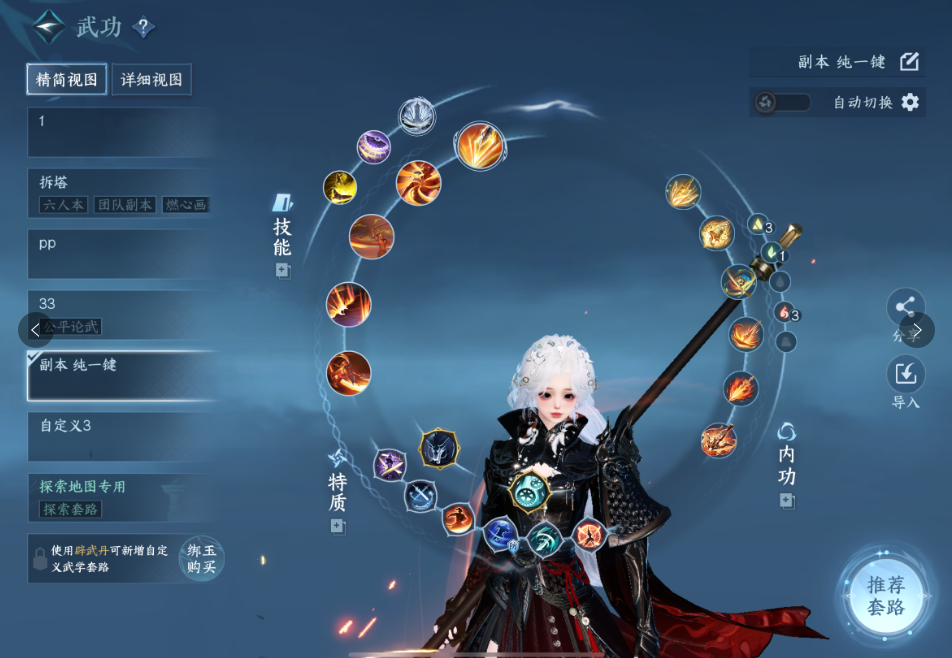Choose the 探索地图专用 preset
Screen dimensions: 952x658
pyautogui.click(x=120, y=497)
